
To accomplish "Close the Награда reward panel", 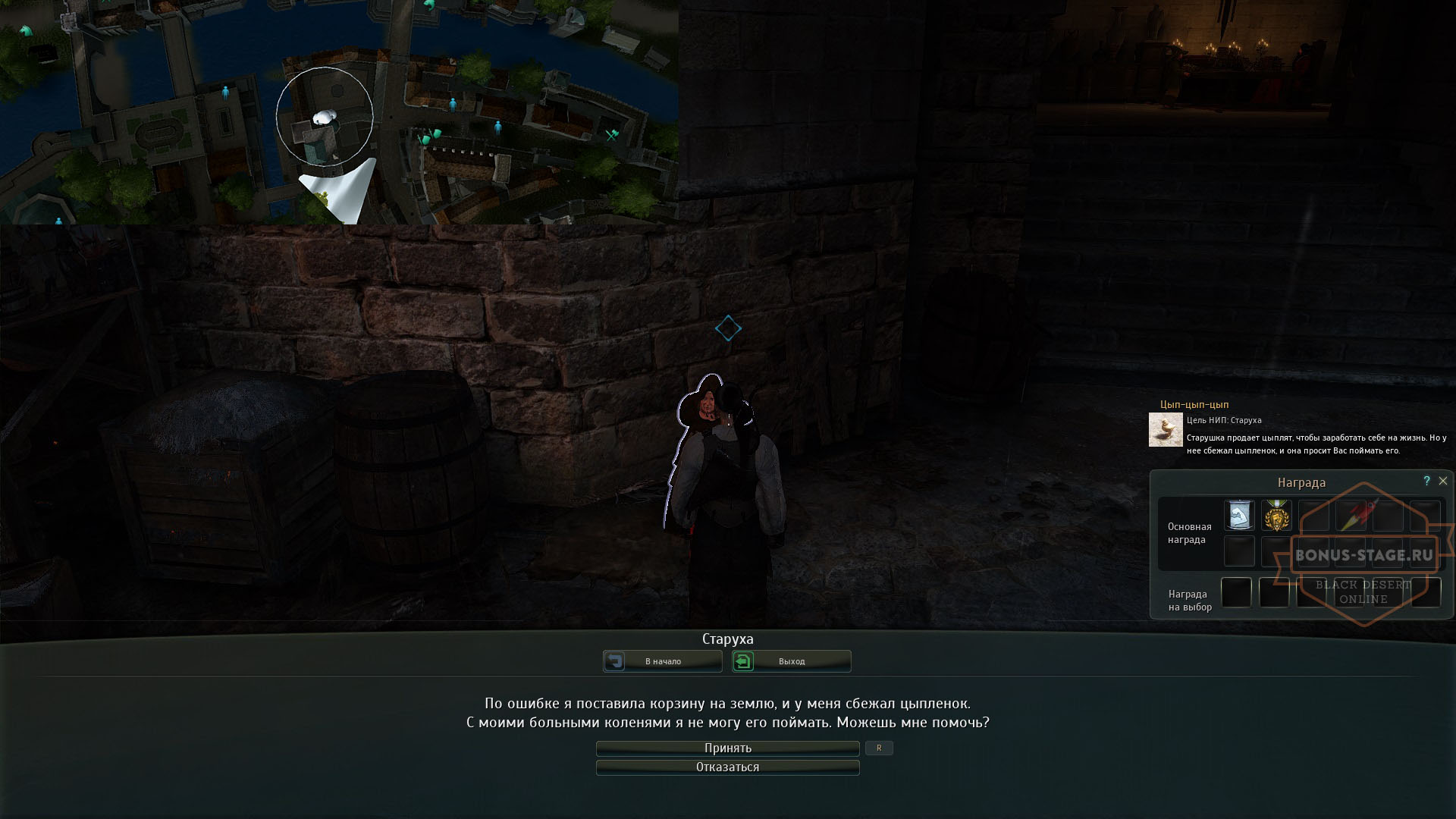I will click(x=1443, y=481).
